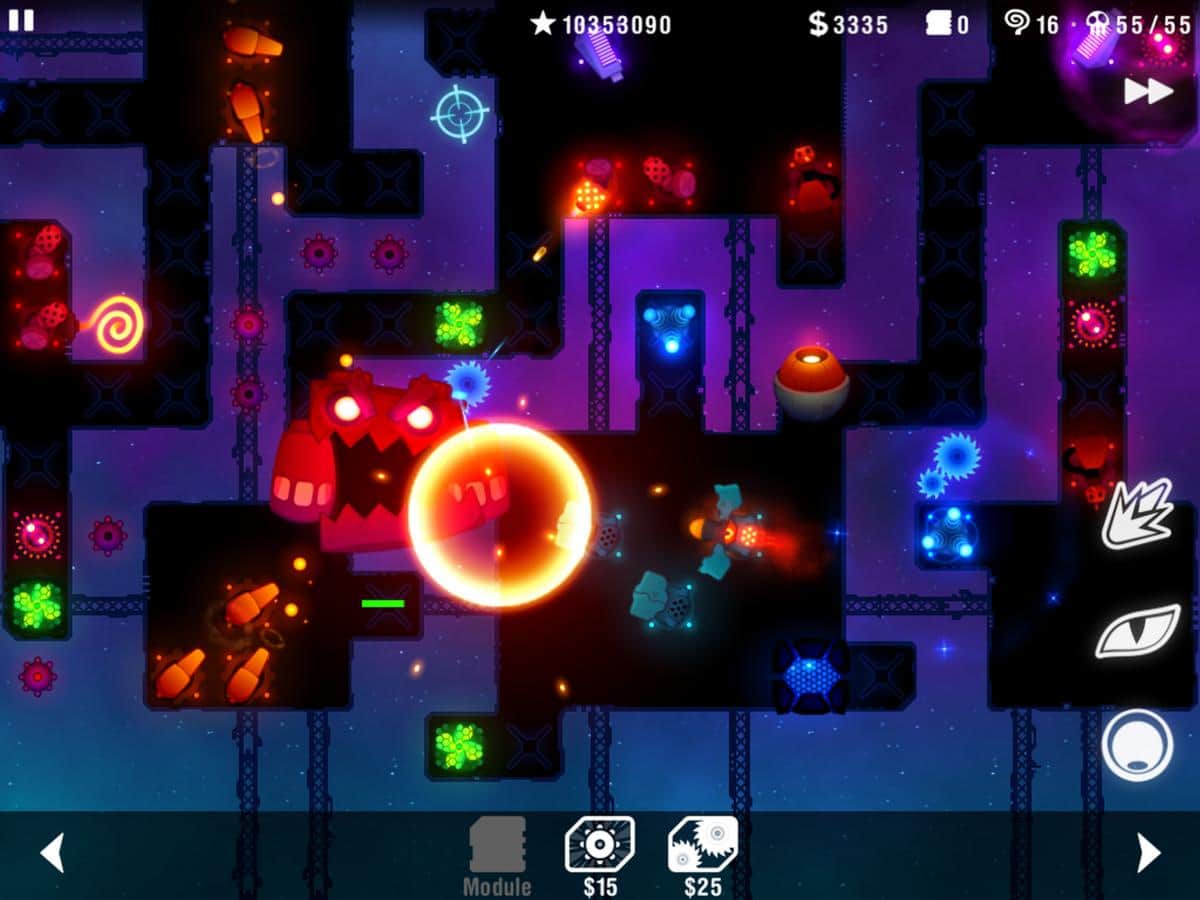Viewport: 1200px width, 900px height.
Task: Pause the game
Action: point(21,20)
